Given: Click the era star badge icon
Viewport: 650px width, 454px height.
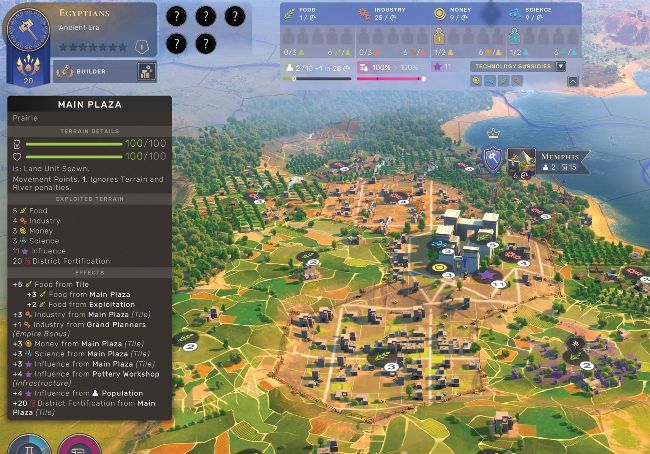Looking at the screenshot, I should [x=142, y=46].
